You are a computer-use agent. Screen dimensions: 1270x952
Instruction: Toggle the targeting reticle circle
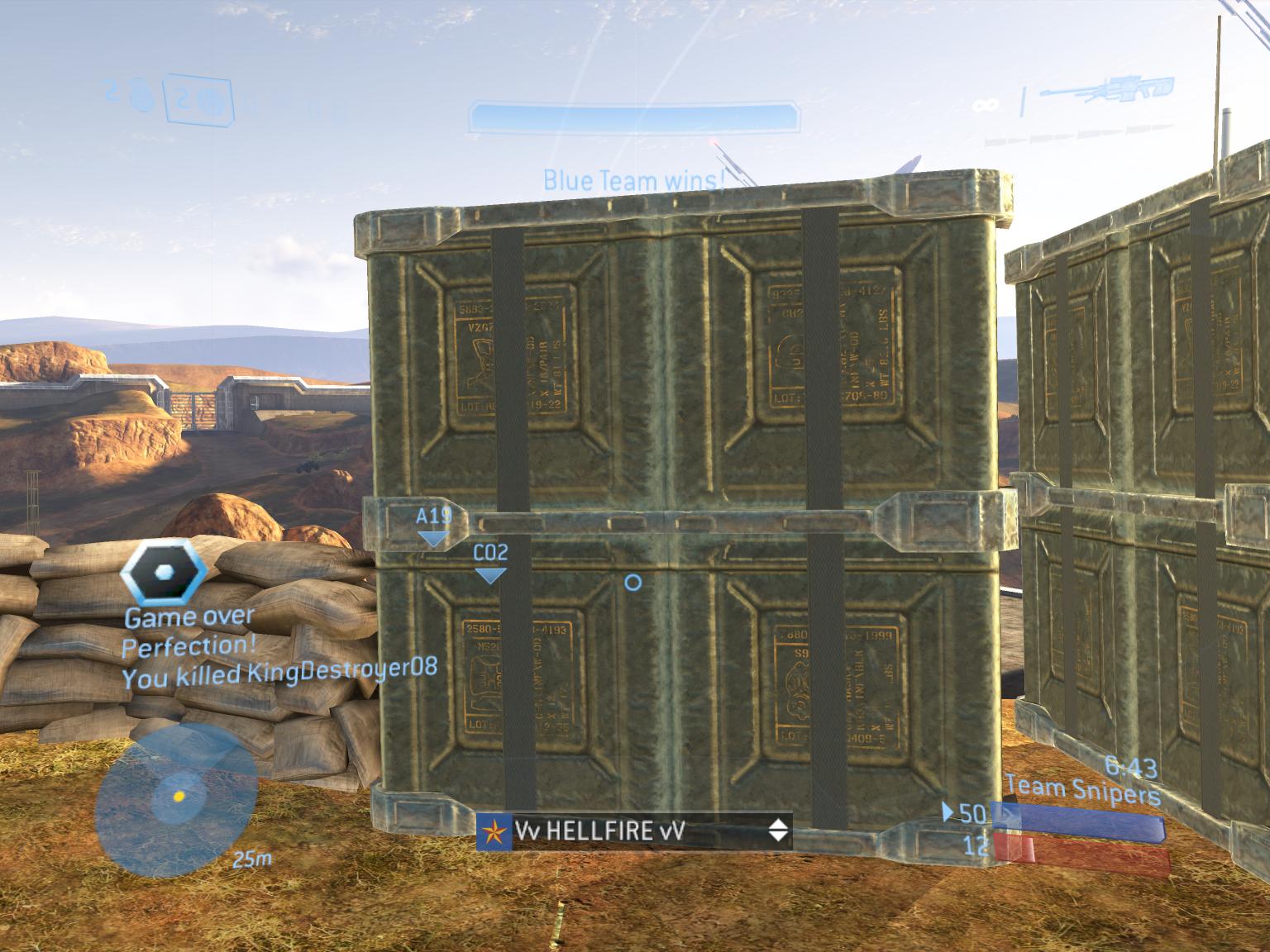[633, 583]
